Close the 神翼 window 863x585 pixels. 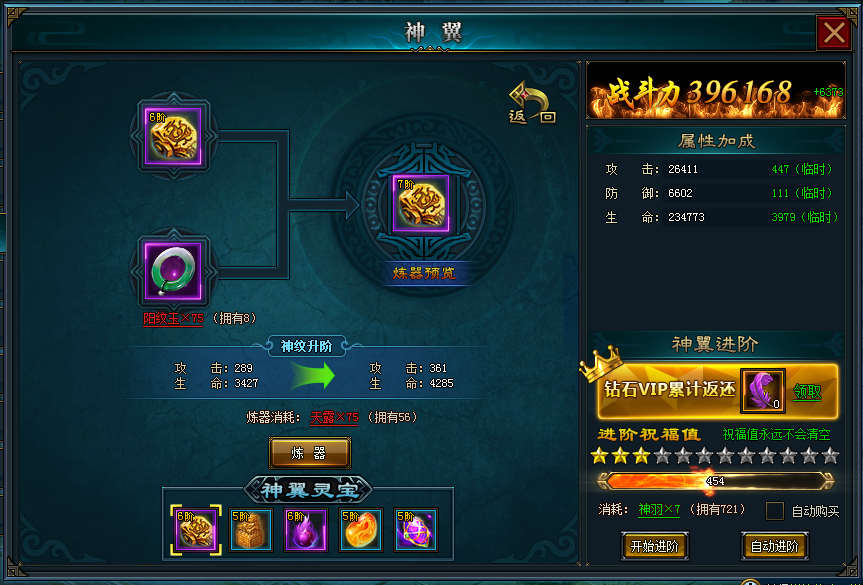pos(833,34)
